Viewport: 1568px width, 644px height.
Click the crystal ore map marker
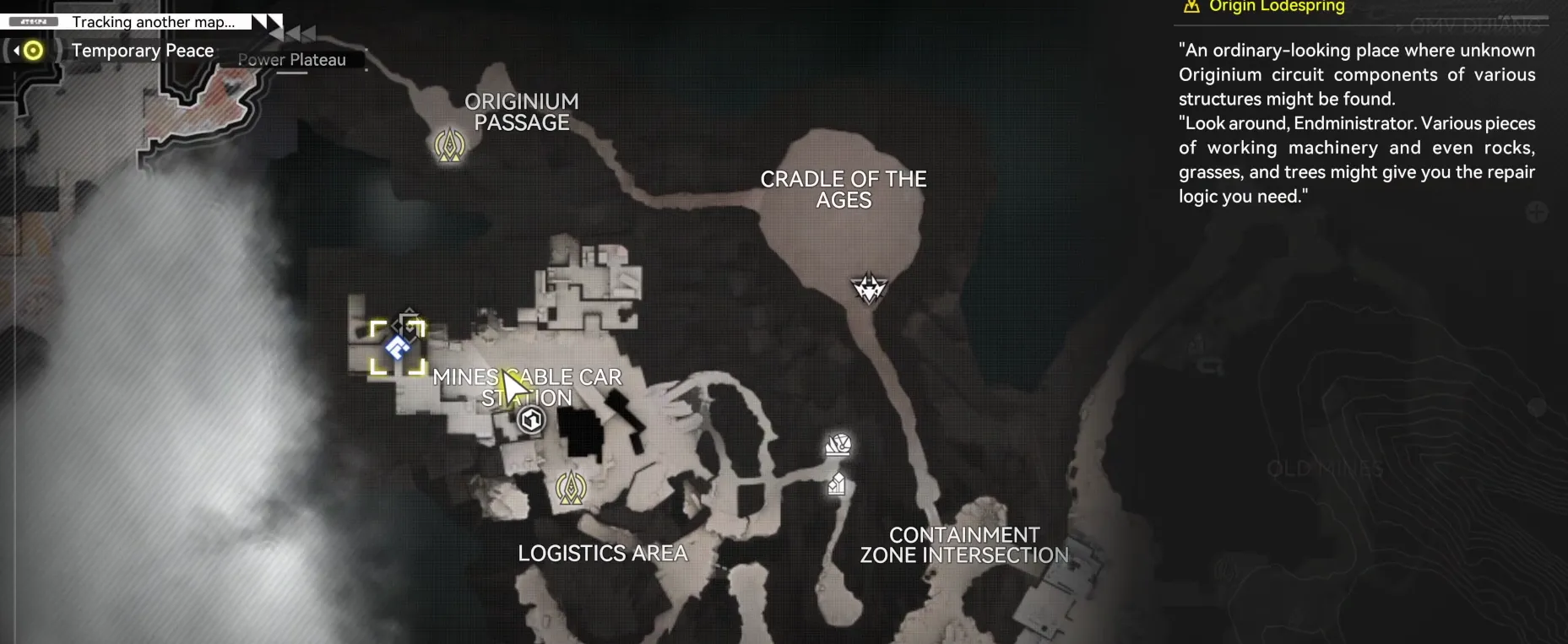click(x=837, y=484)
